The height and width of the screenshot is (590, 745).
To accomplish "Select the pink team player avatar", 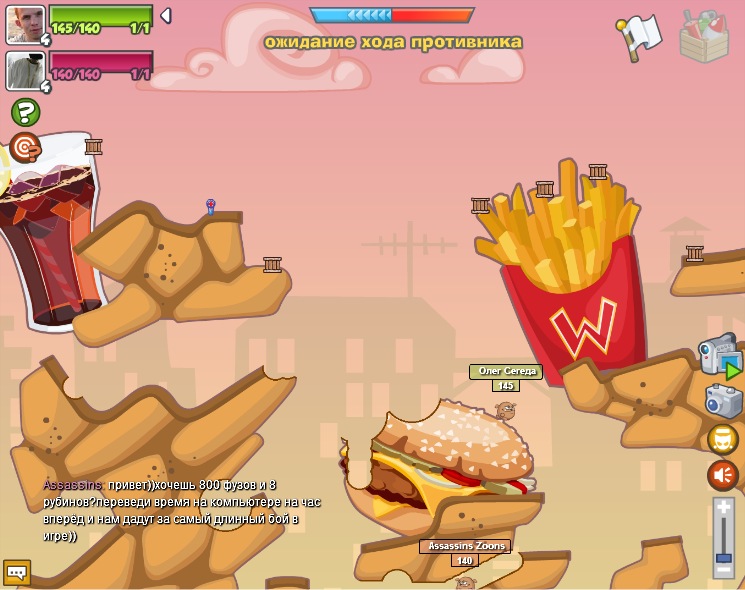I will (x=24, y=71).
